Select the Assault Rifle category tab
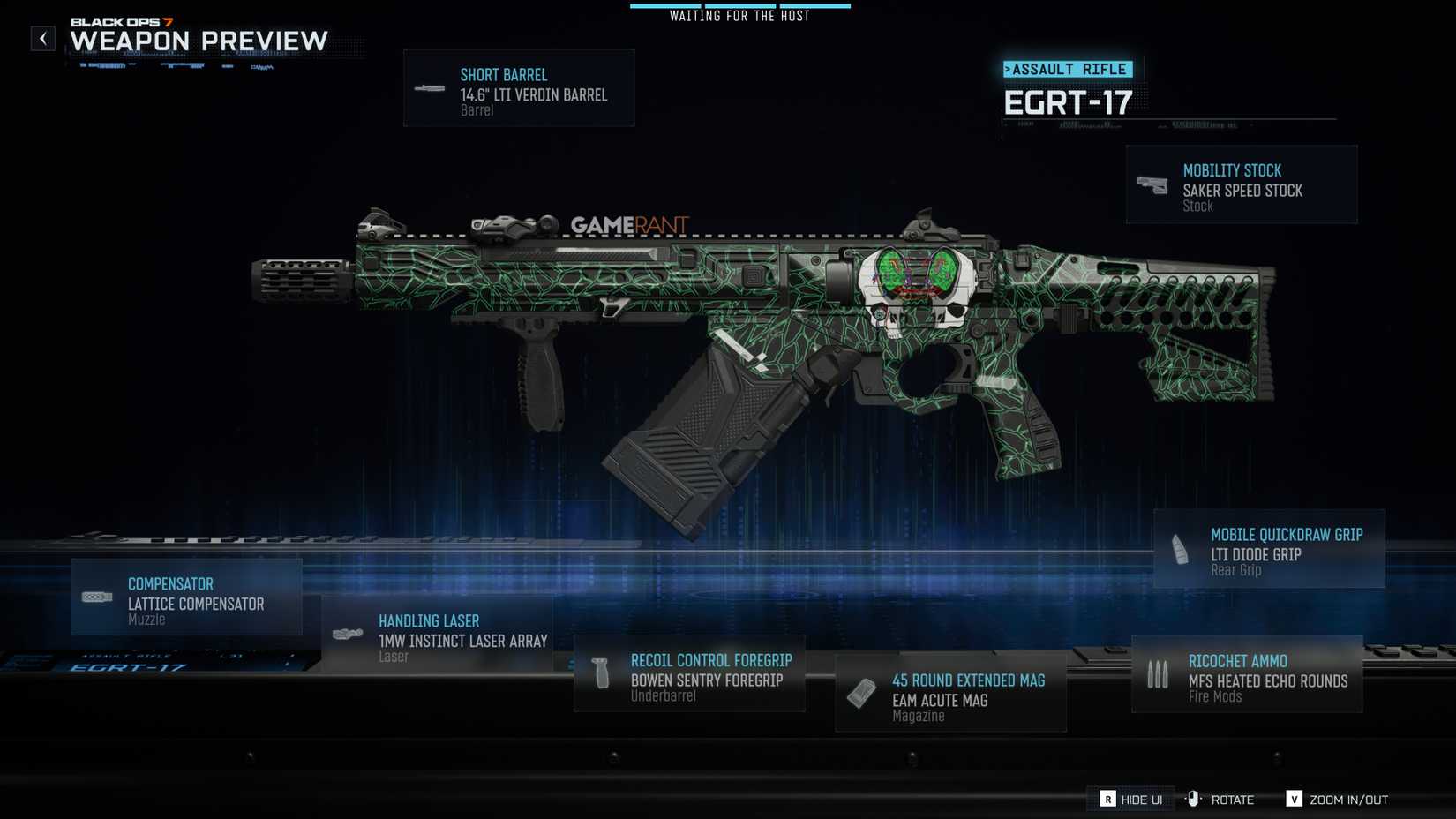 (1068, 69)
